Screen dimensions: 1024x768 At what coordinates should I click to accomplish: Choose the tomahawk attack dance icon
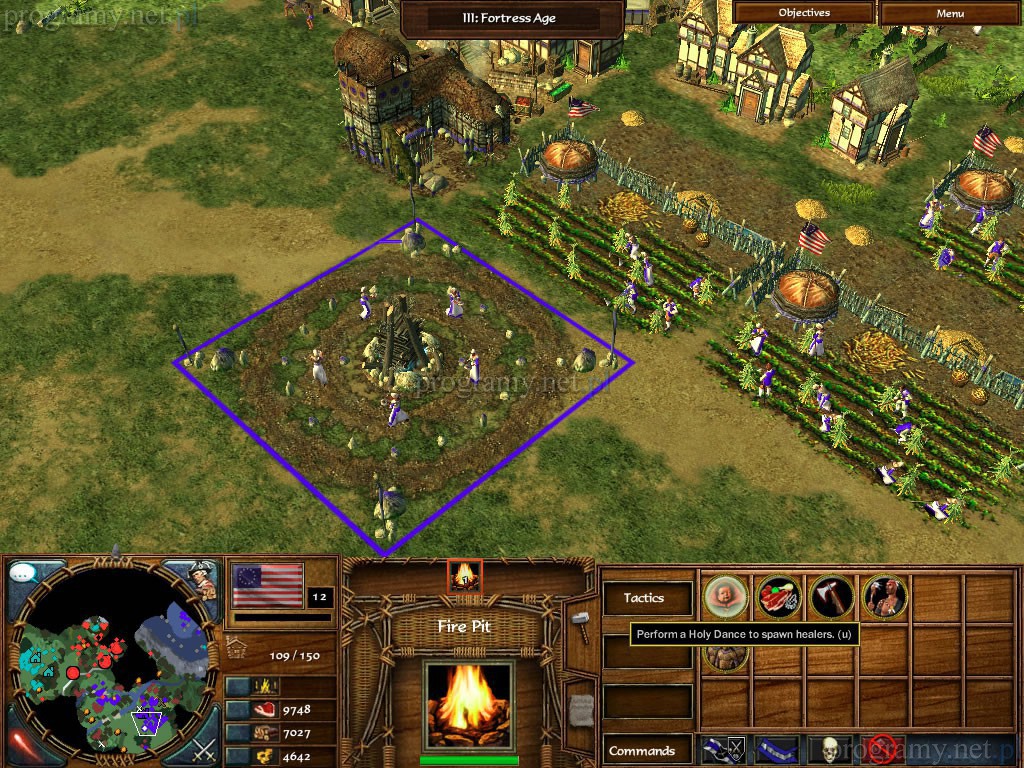[x=831, y=598]
